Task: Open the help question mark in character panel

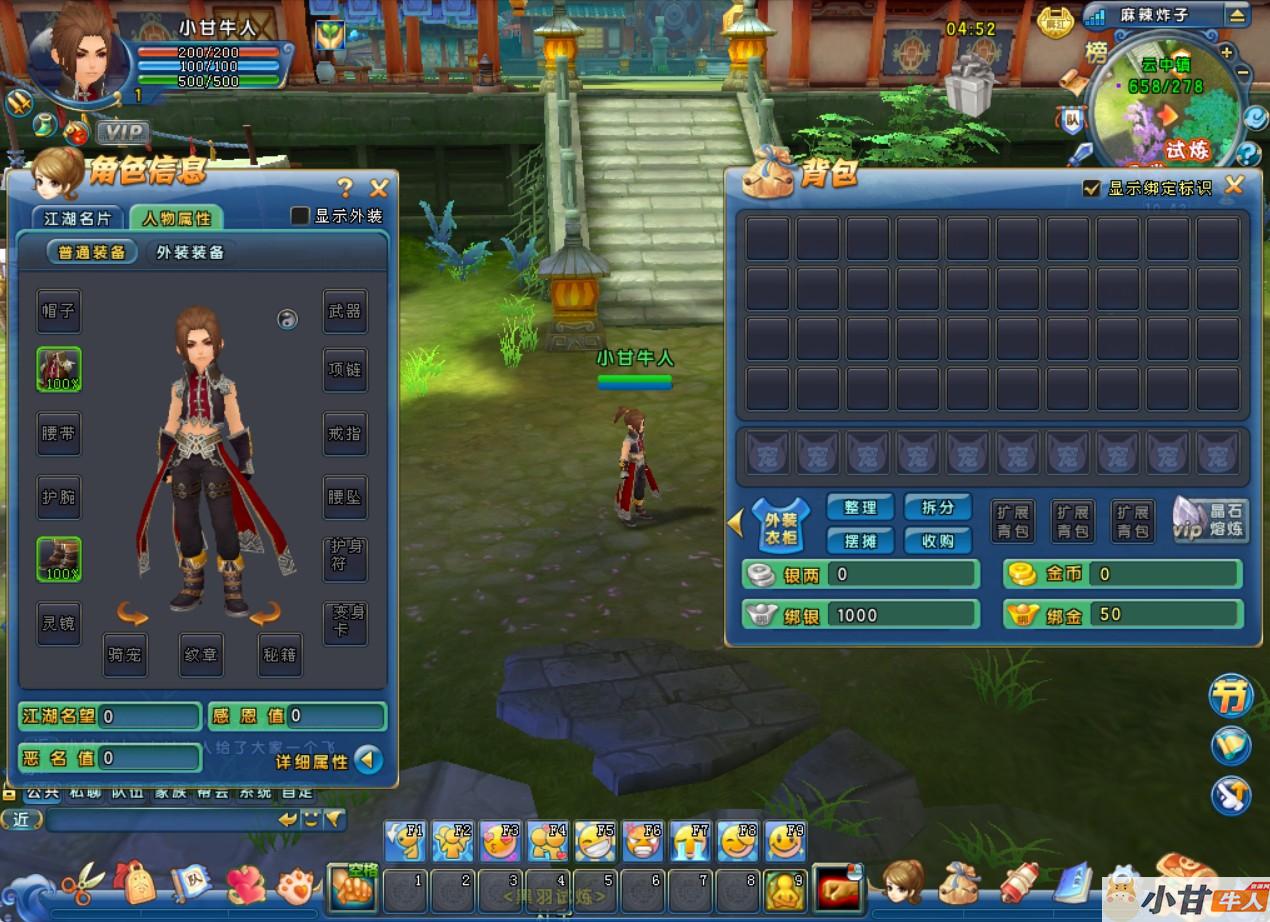Action: tap(345, 187)
